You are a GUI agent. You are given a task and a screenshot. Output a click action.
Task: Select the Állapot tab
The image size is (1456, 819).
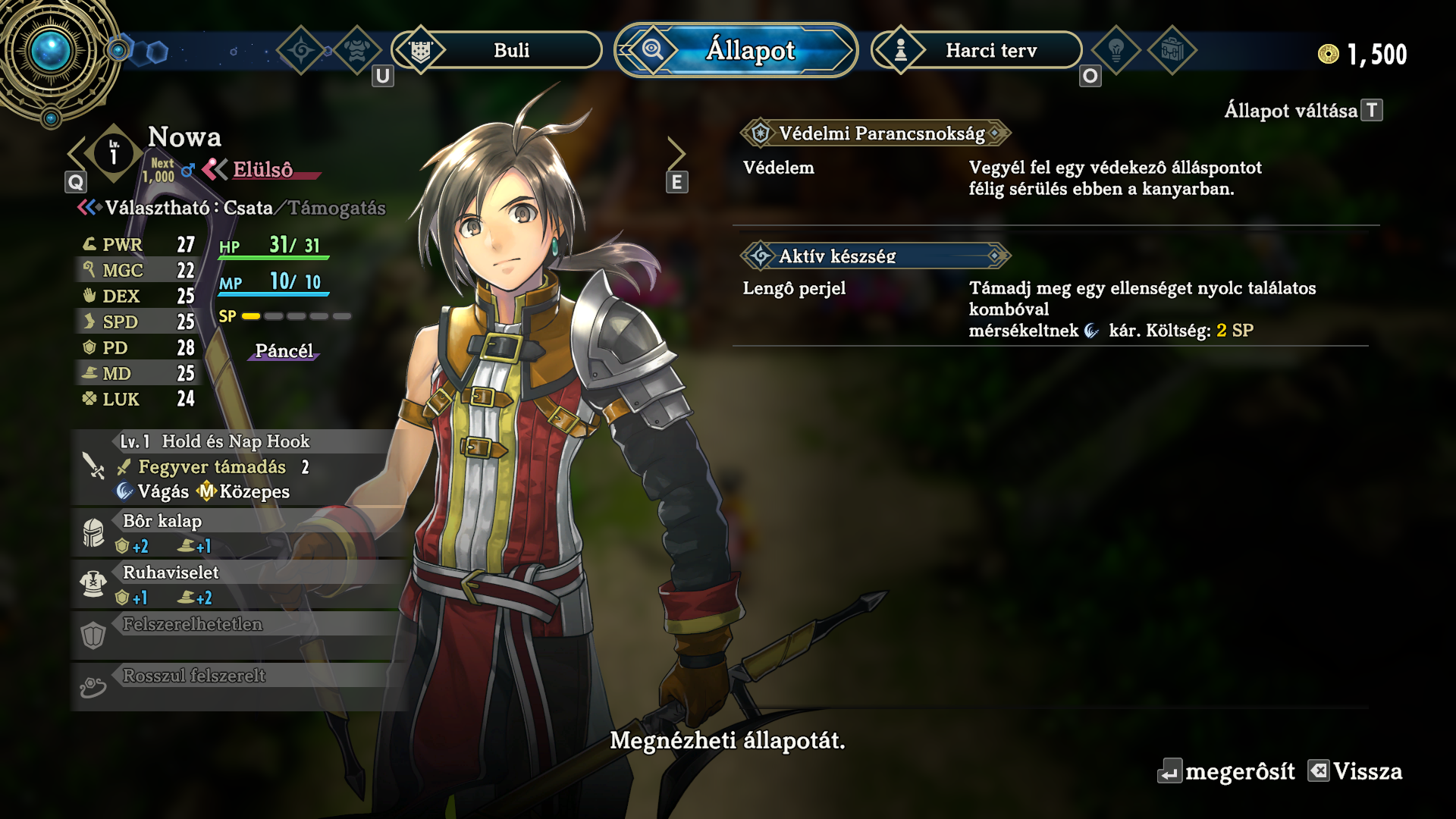pos(736,51)
